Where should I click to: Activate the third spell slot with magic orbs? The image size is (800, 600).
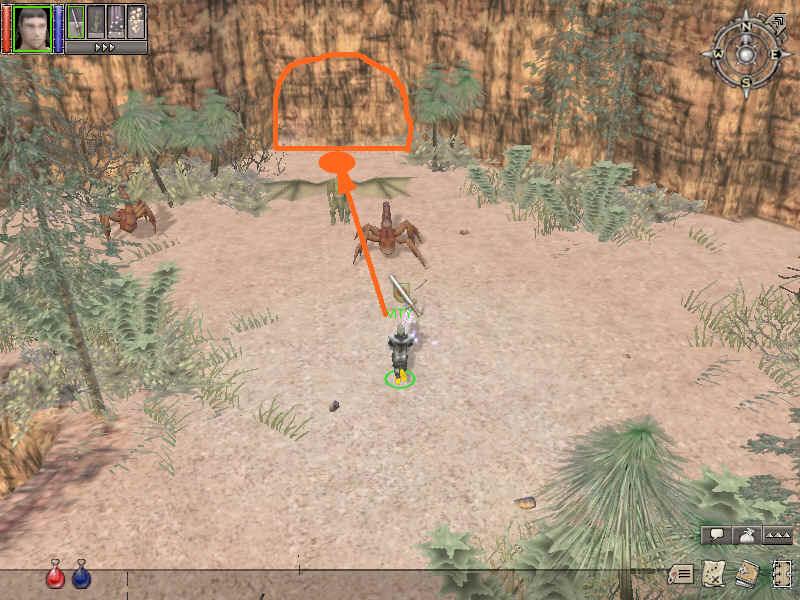(116, 22)
